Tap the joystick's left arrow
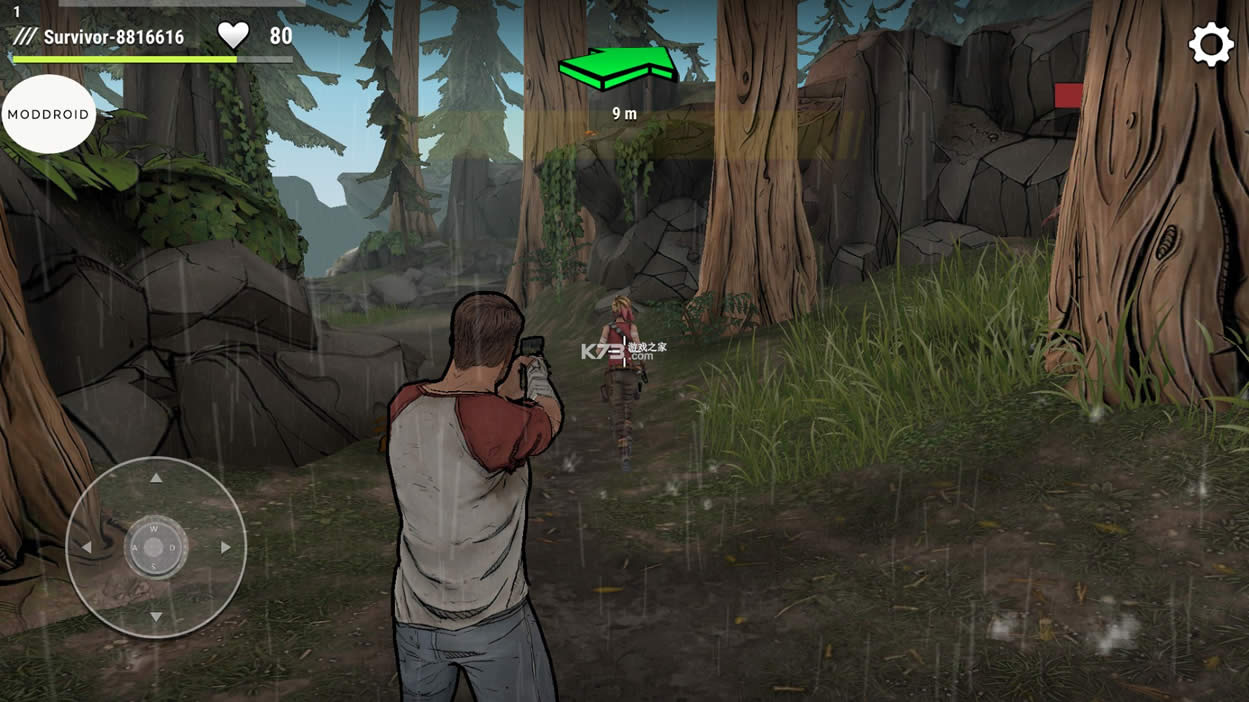 click(86, 548)
